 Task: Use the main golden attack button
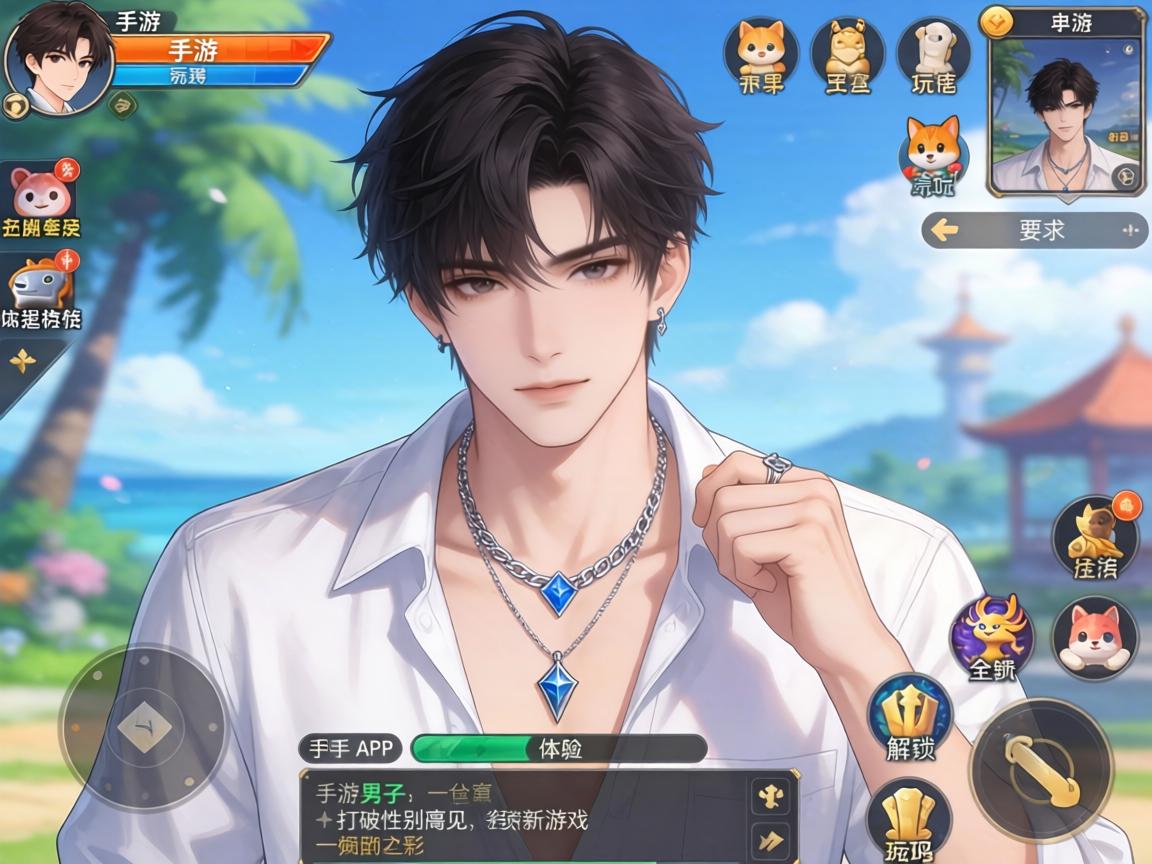pos(1041,770)
